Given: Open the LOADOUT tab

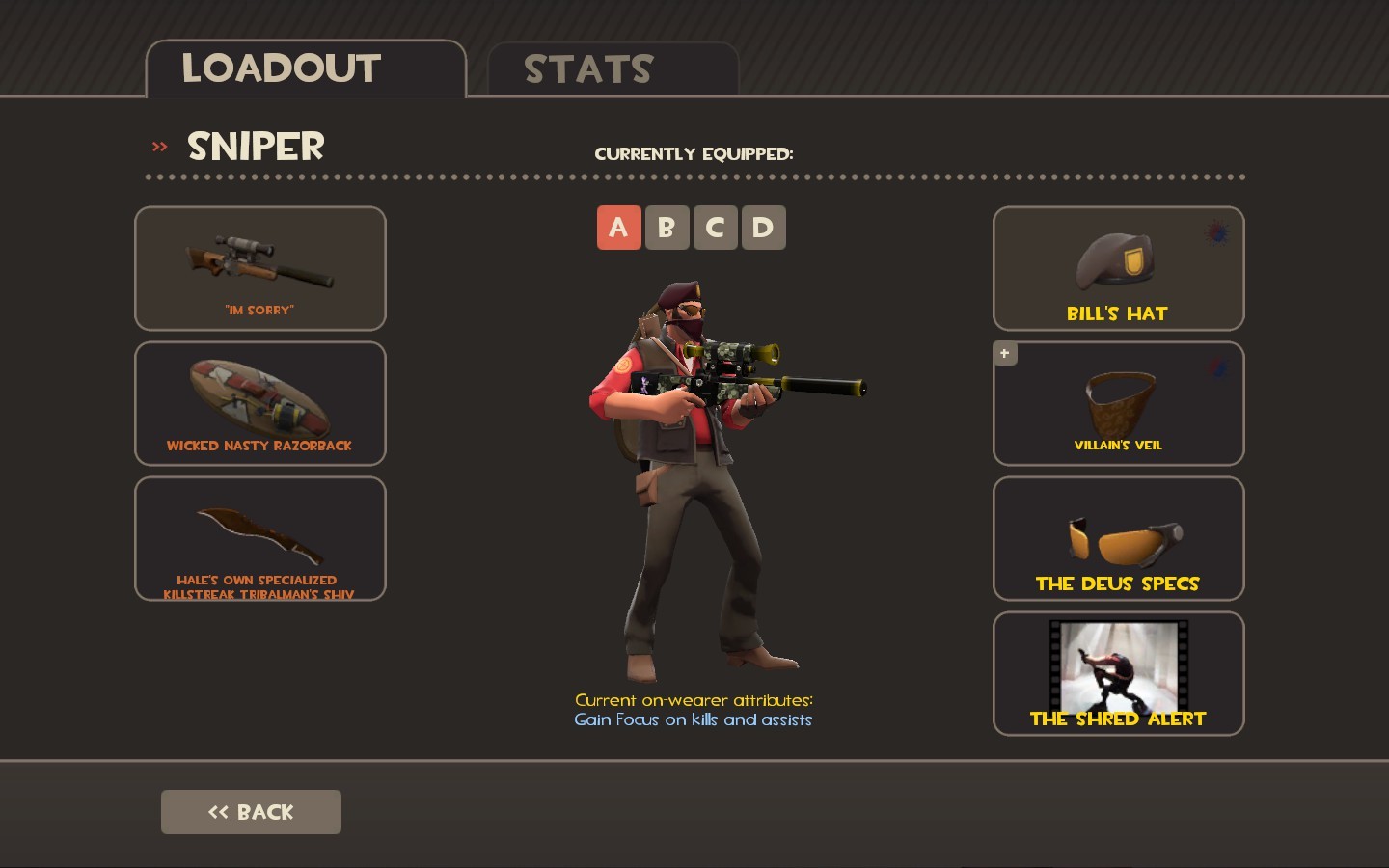Looking at the screenshot, I should pos(281,68).
